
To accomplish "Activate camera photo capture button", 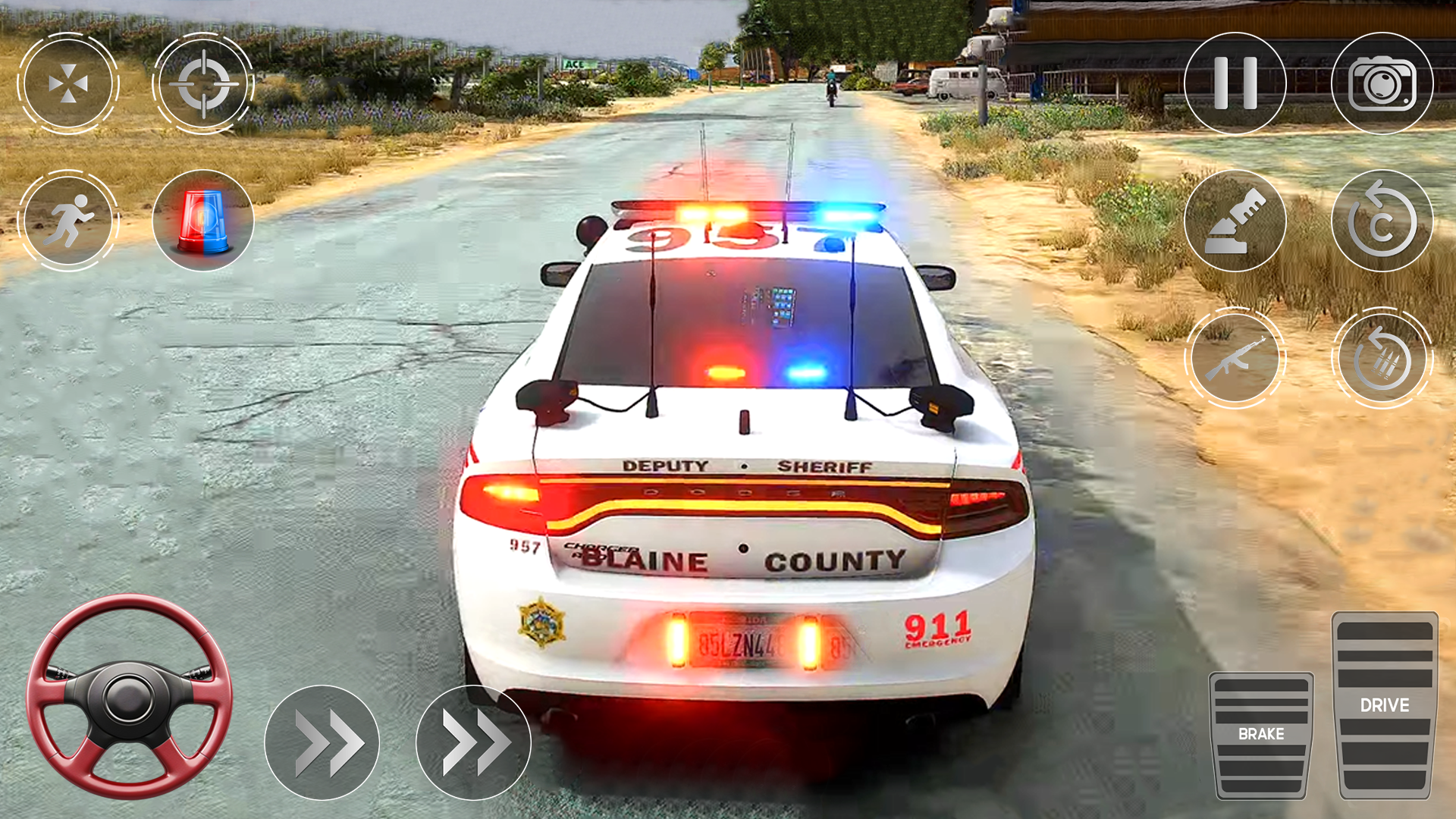I will click(1383, 83).
